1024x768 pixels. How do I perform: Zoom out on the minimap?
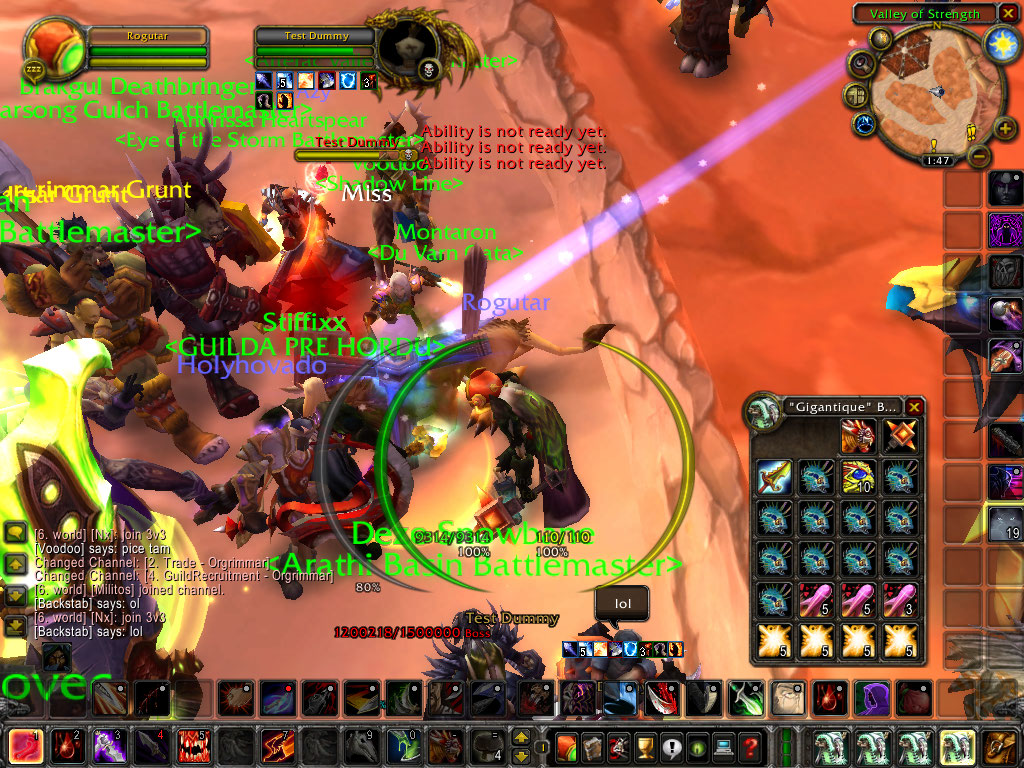978,157
